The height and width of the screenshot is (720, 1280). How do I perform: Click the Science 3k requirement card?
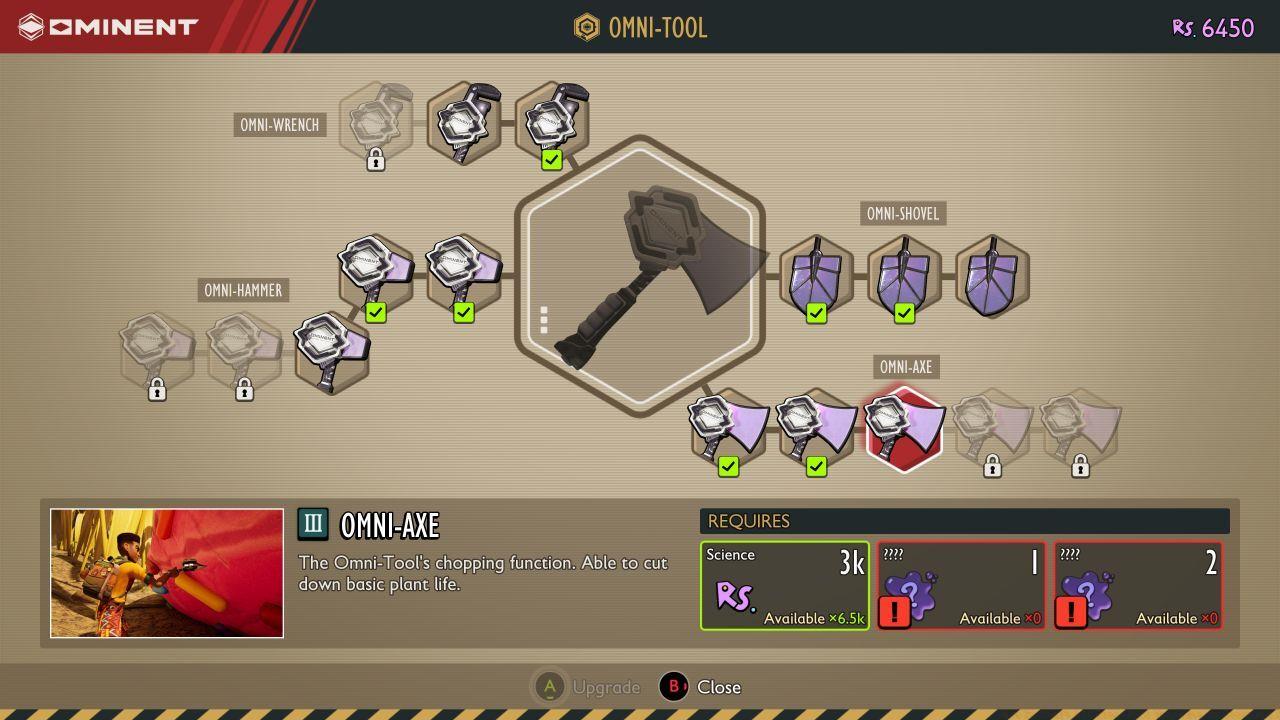[x=784, y=583]
